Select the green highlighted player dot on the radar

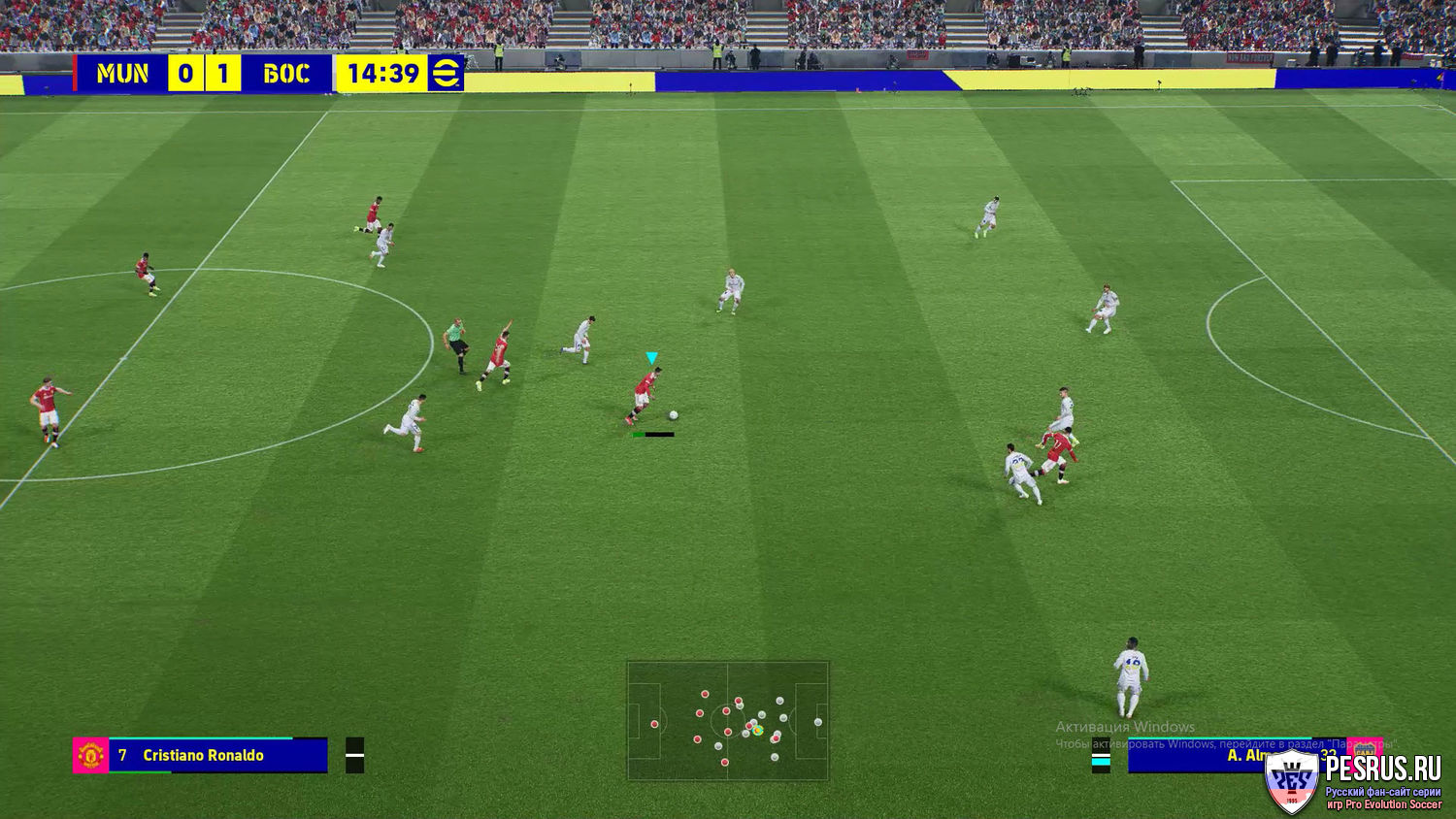coord(757,730)
